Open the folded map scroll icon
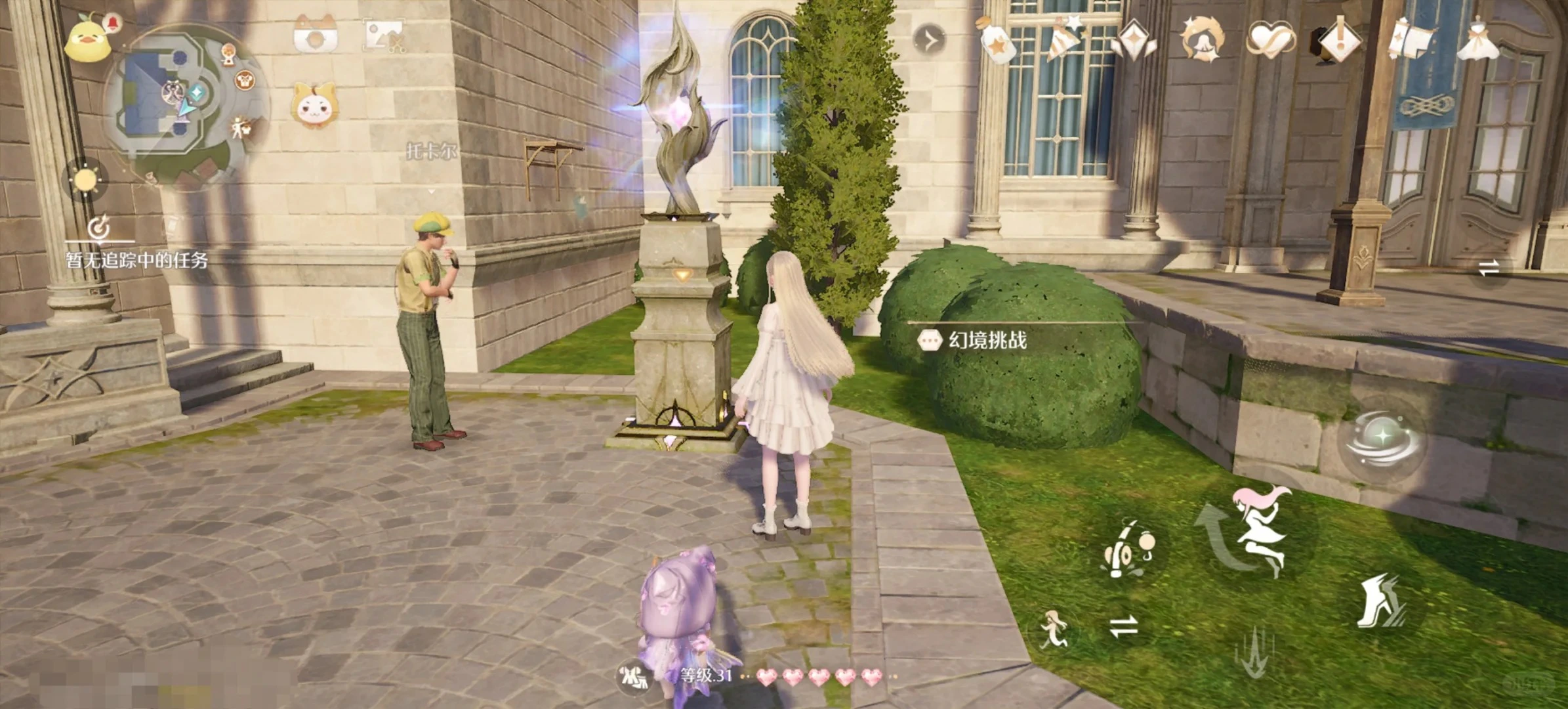 point(1409,39)
